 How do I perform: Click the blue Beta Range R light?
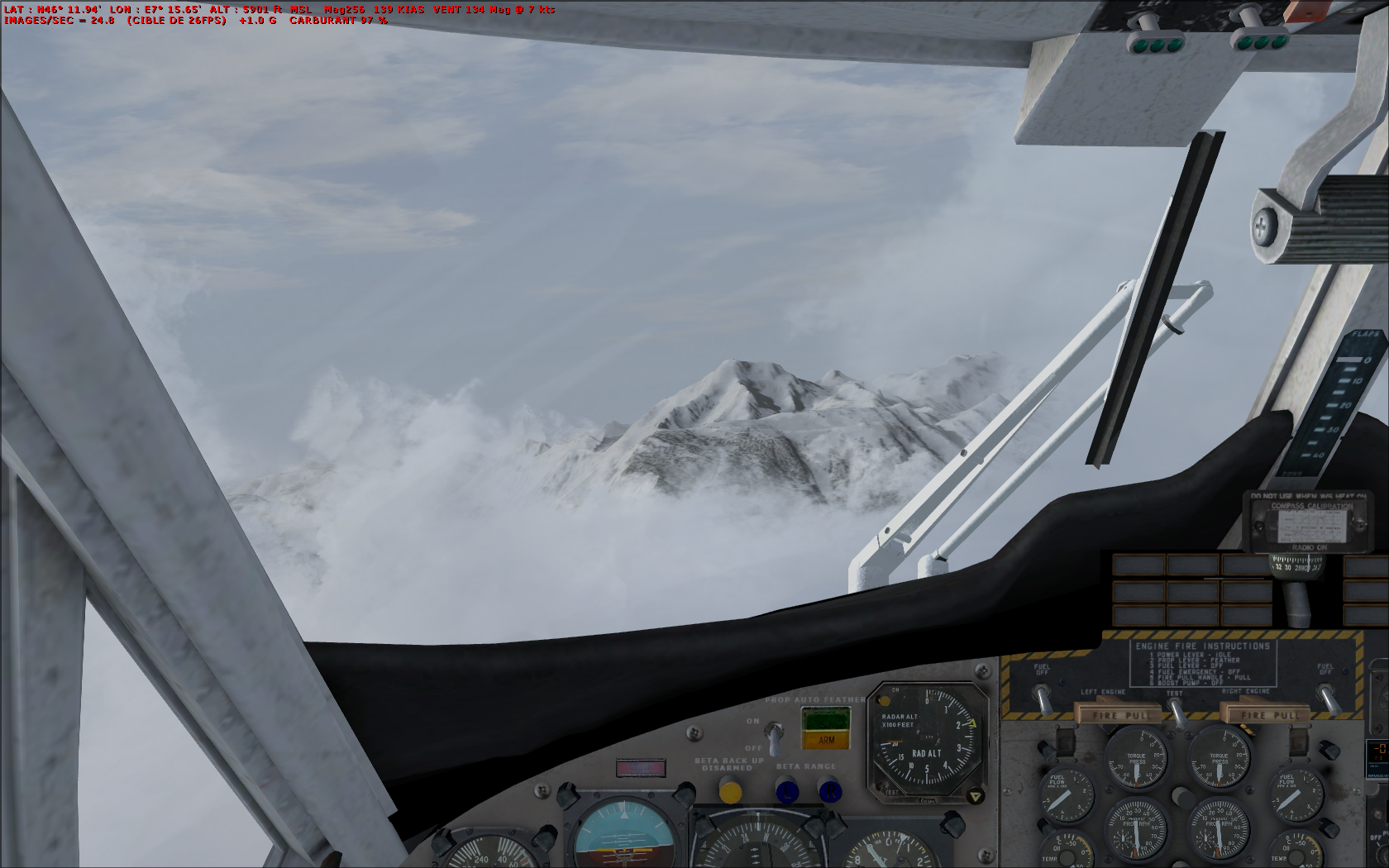(829, 792)
